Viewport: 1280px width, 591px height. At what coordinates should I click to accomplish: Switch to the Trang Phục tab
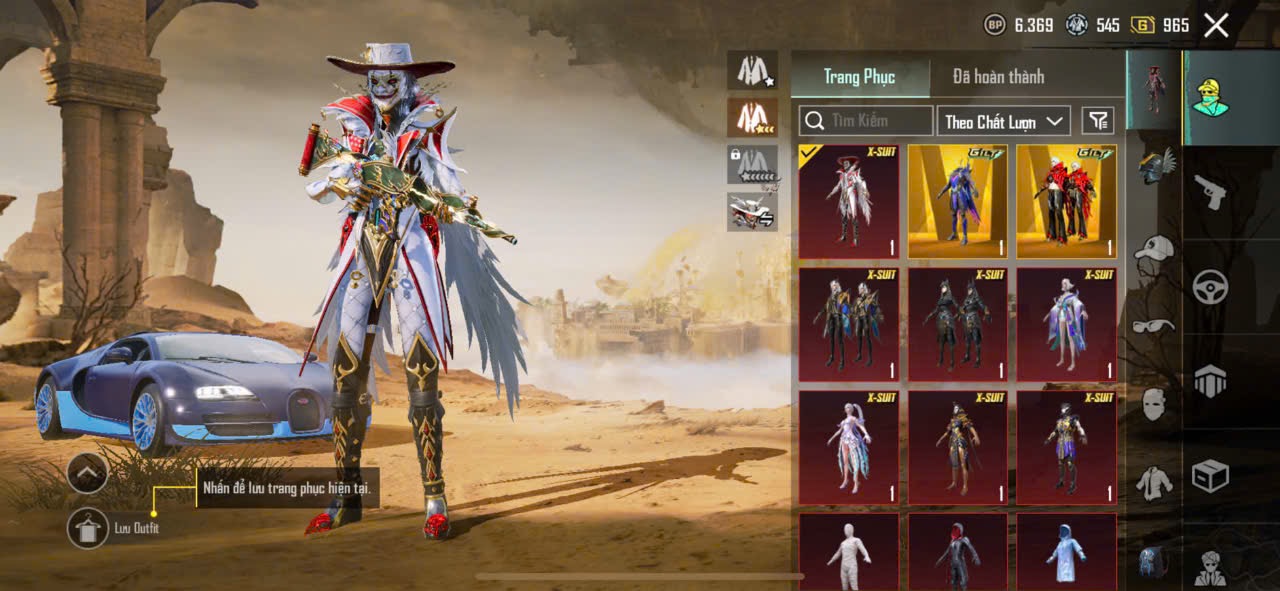click(859, 77)
